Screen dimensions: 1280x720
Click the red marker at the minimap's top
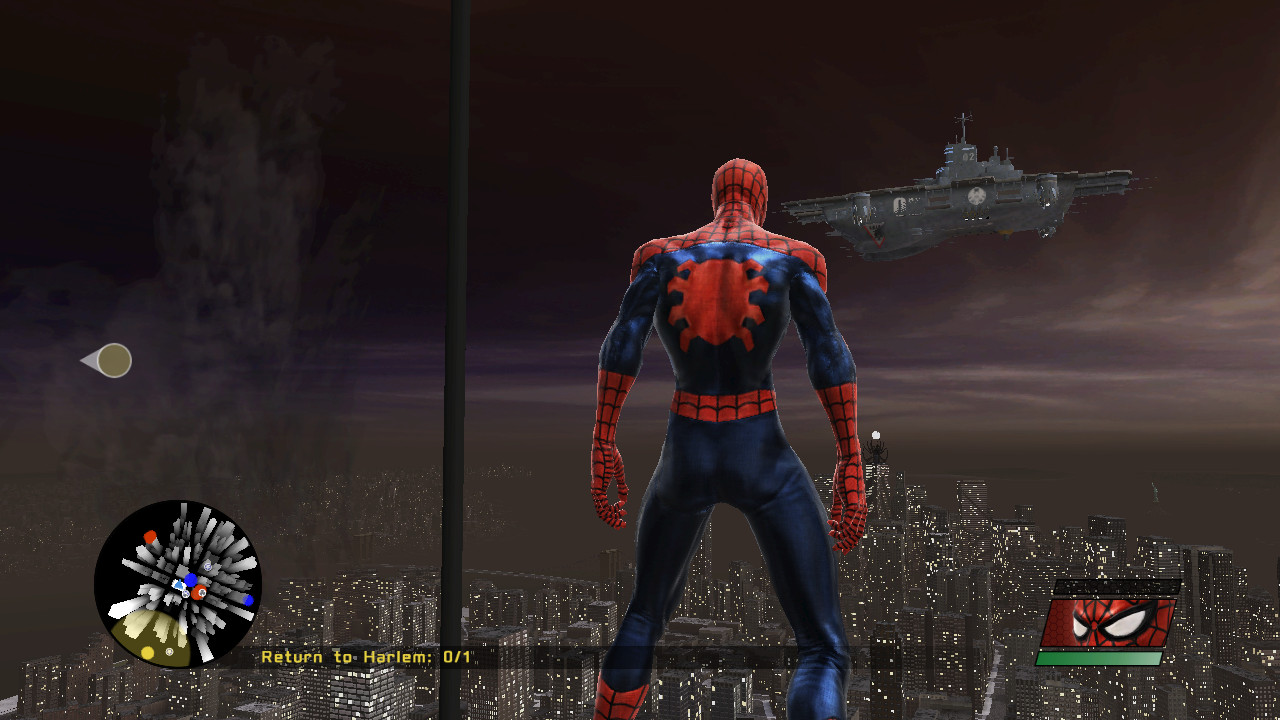149,536
